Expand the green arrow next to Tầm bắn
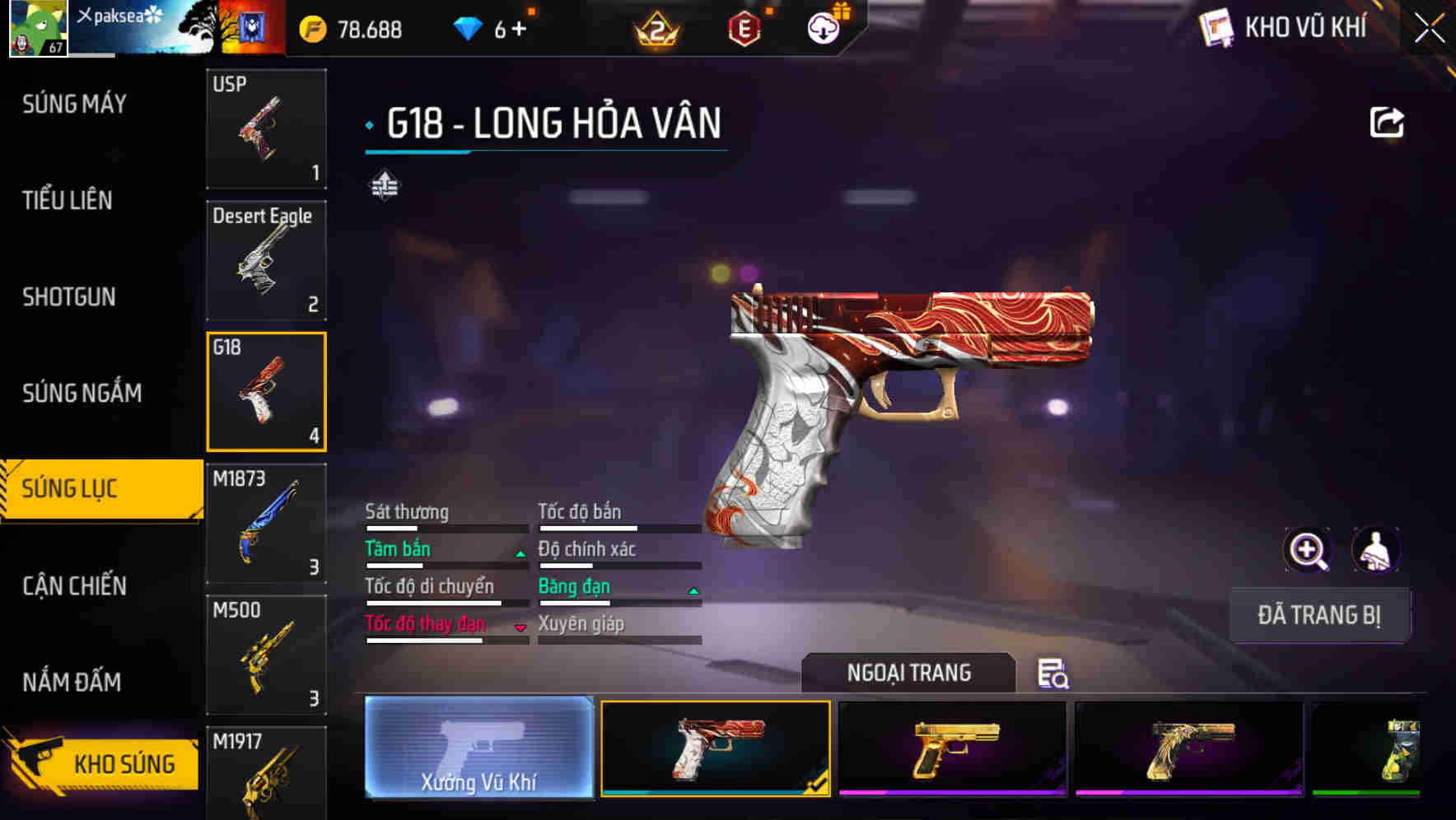 pyautogui.click(x=520, y=553)
